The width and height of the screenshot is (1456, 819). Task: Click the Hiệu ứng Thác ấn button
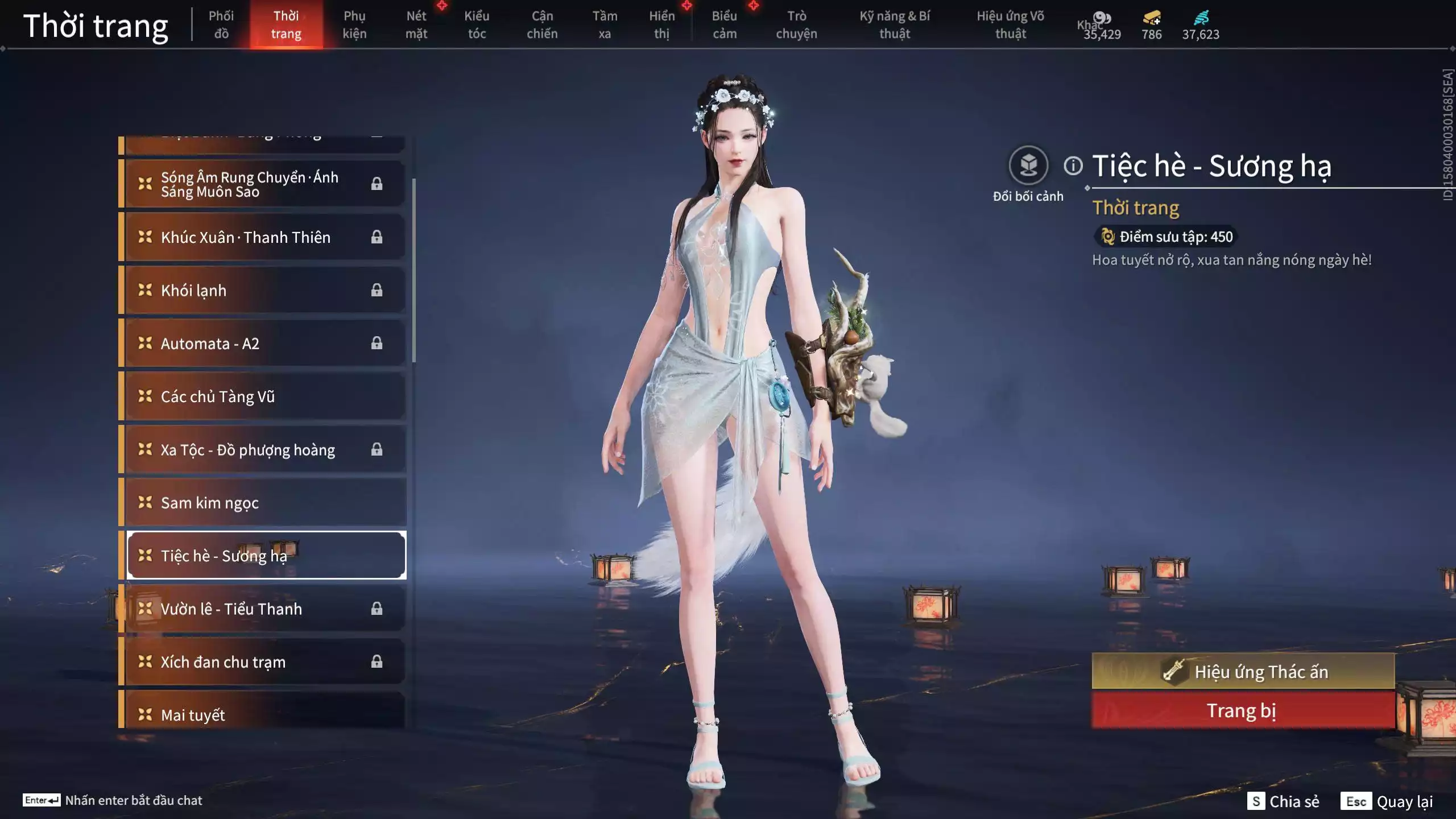[1243, 671]
